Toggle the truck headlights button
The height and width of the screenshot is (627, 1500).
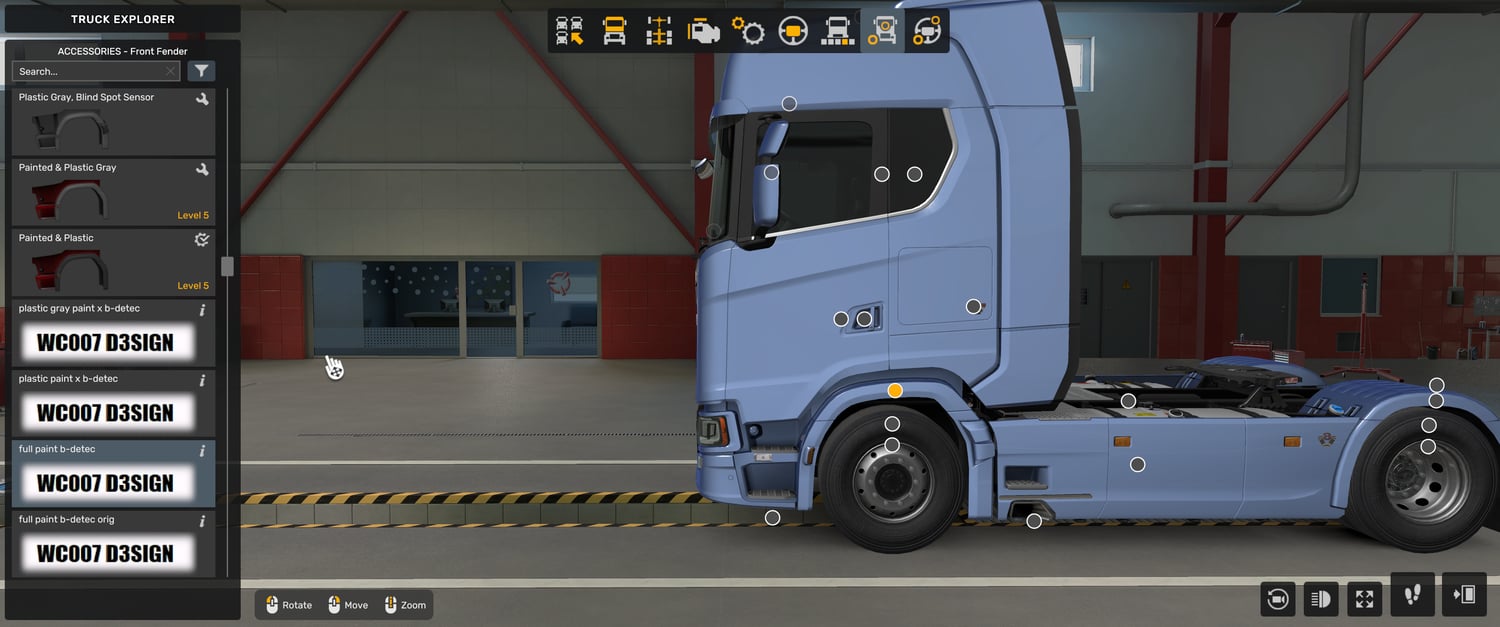(x=1321, y=599)
